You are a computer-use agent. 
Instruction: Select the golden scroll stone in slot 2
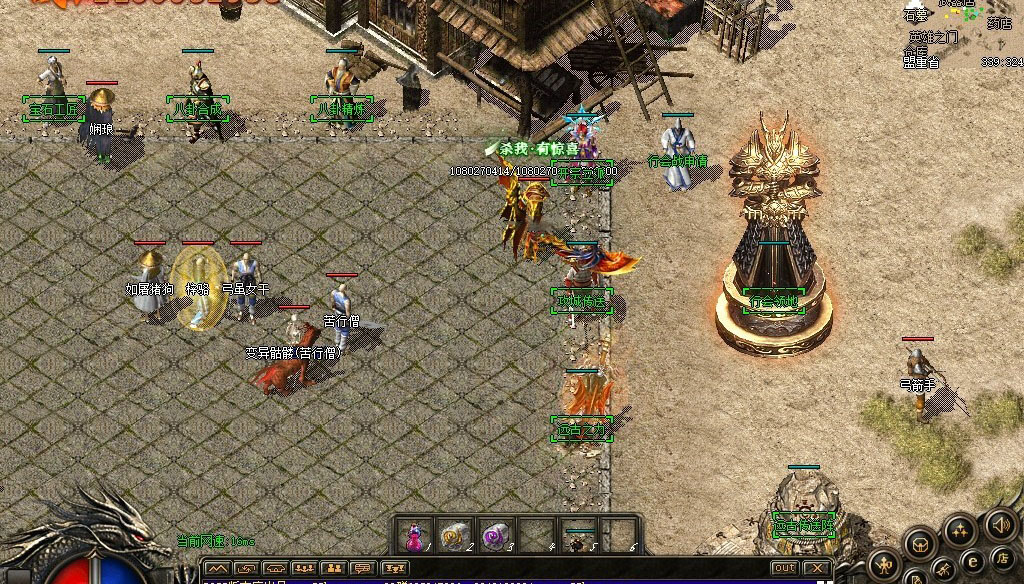click(454, 536)
